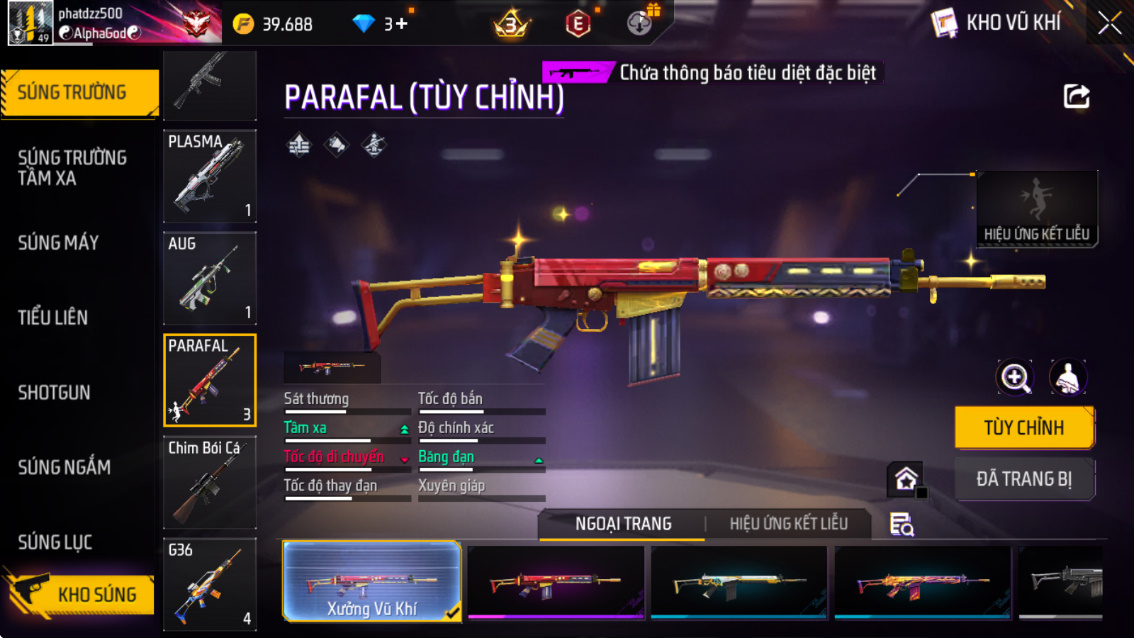Click the Đã Trang Bị button
Viewport: 1134px width, 638px height.
point(1024,479)
